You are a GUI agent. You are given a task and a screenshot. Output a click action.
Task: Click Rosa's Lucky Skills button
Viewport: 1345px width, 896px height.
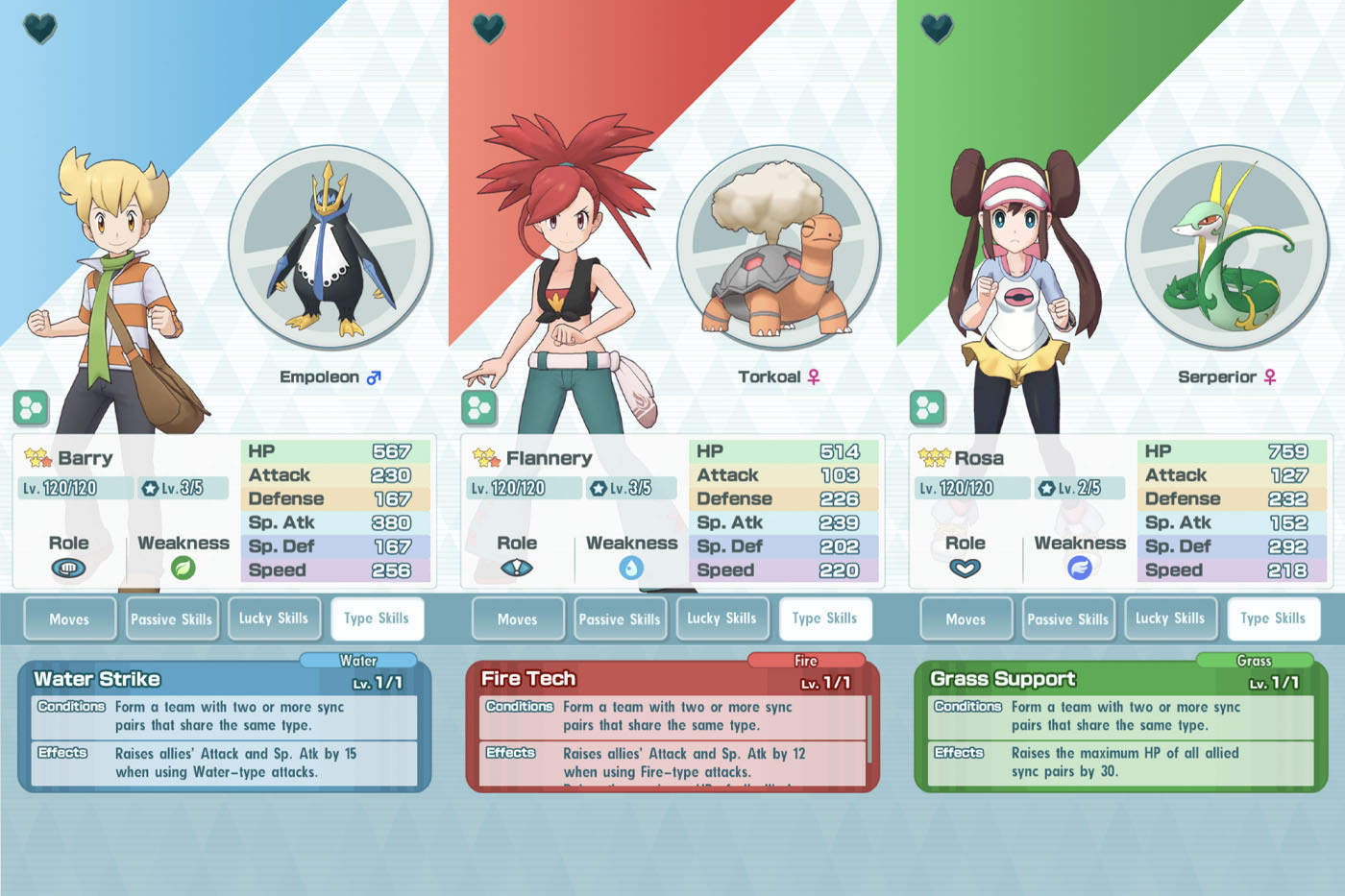(x=1171, y=618)
